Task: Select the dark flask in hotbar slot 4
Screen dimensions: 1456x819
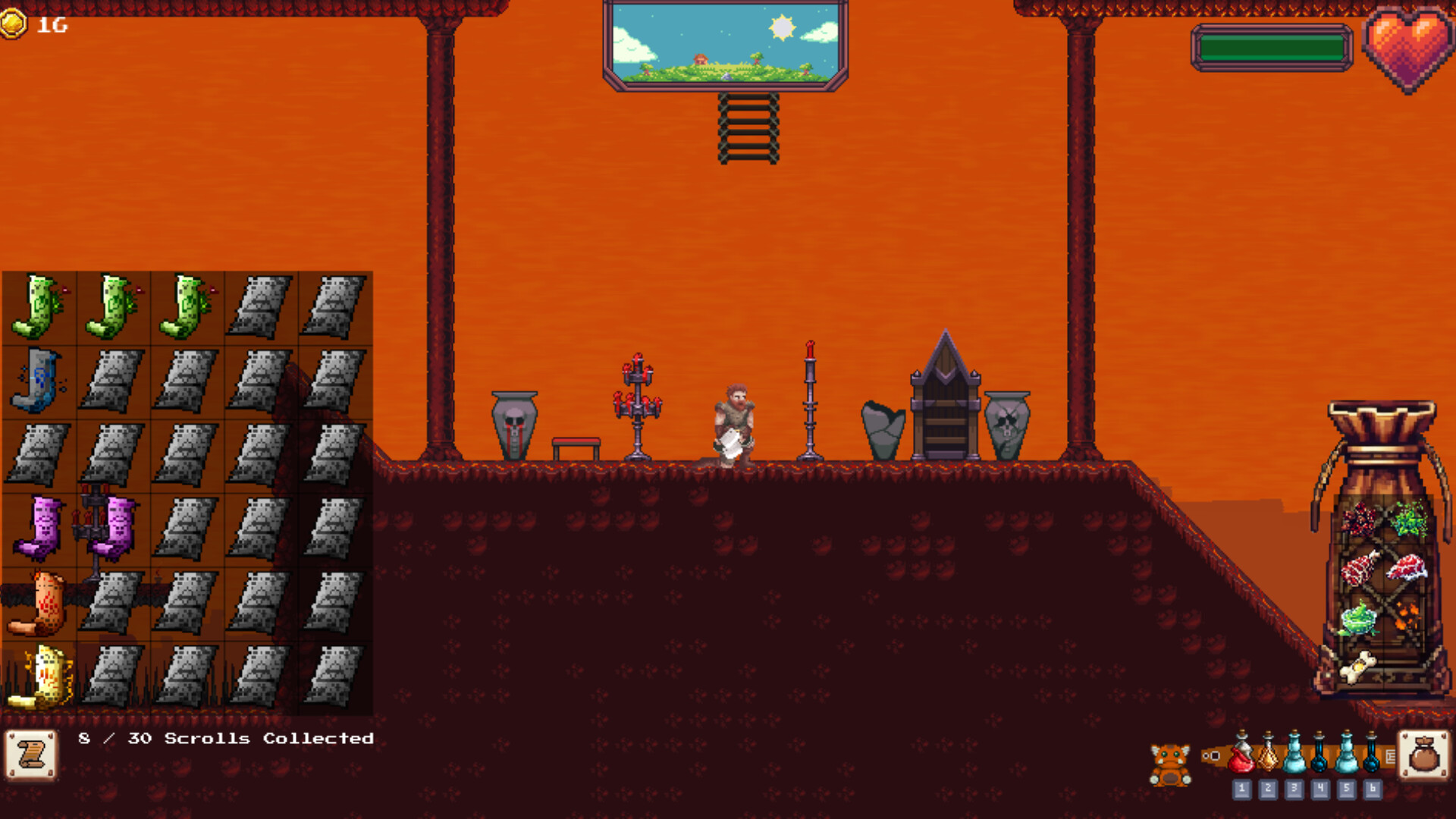Action: click(1319, 758)
